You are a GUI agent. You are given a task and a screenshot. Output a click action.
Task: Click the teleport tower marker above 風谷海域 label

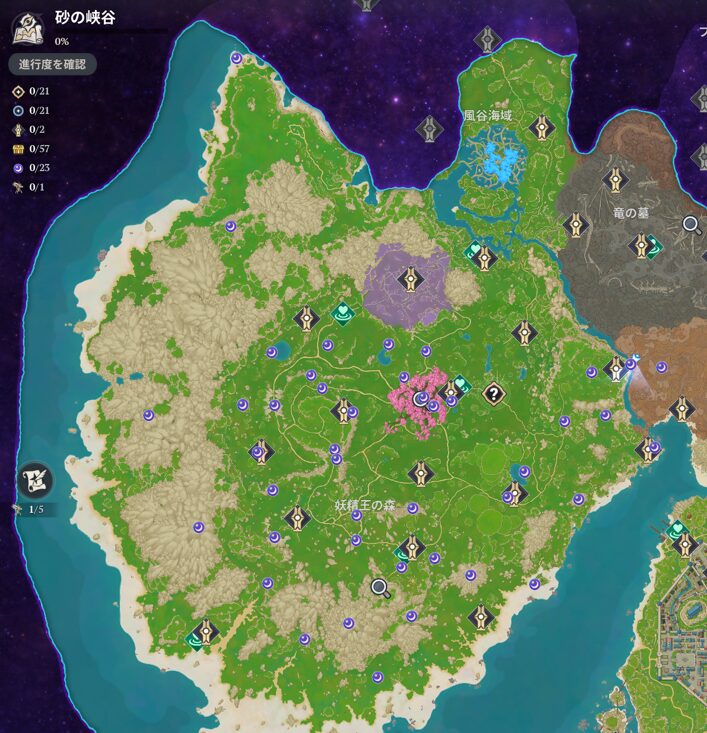click(x=487, y=40)
